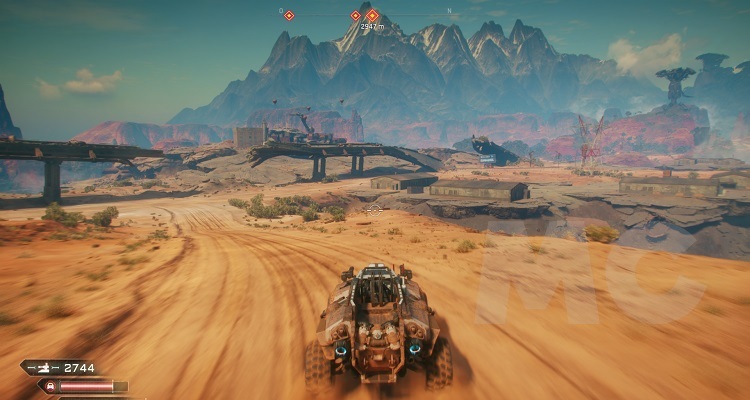The width and height of the screenshot is (750, 400).
Task: Click the red vehicle health icon
Action: pos(48,386)
